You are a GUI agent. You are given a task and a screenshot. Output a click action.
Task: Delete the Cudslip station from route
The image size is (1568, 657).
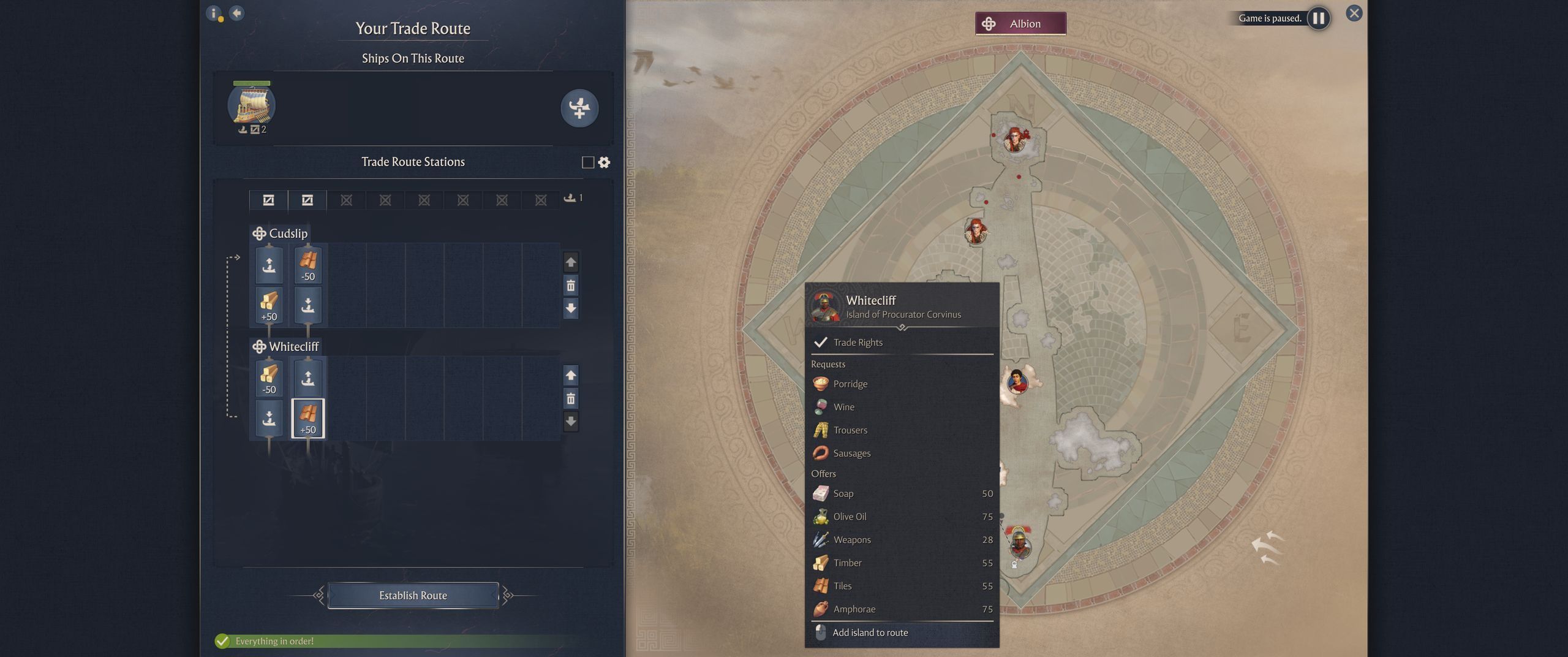tap(570, 286)
